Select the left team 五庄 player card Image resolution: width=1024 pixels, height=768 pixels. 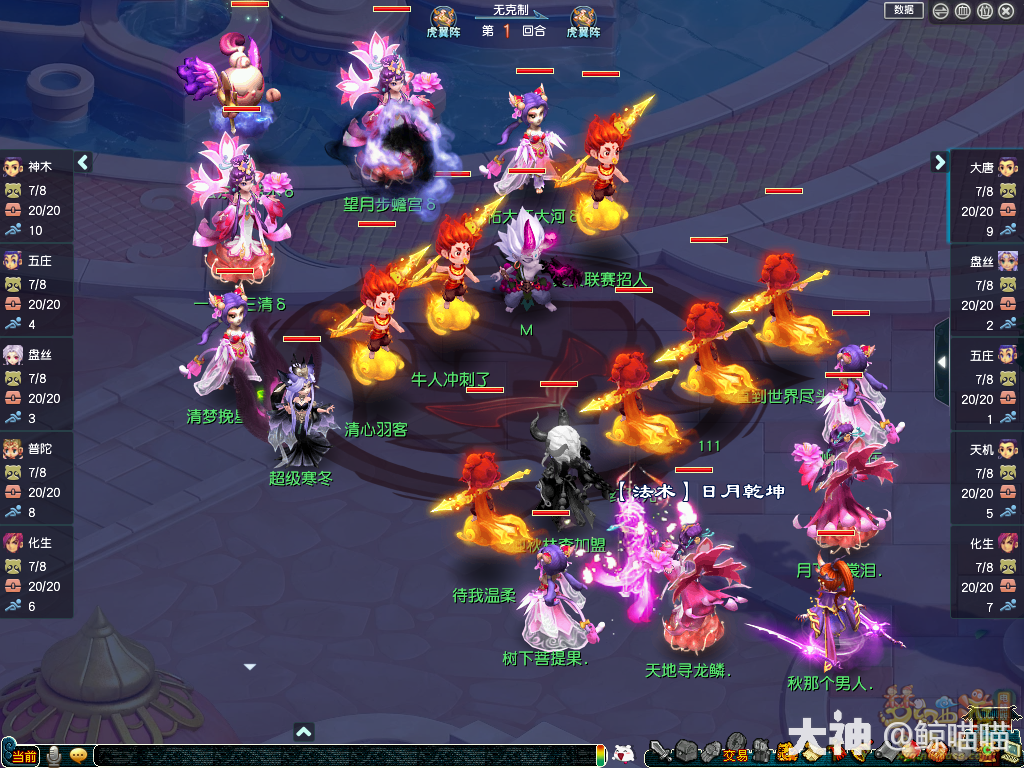coord(37,292)
